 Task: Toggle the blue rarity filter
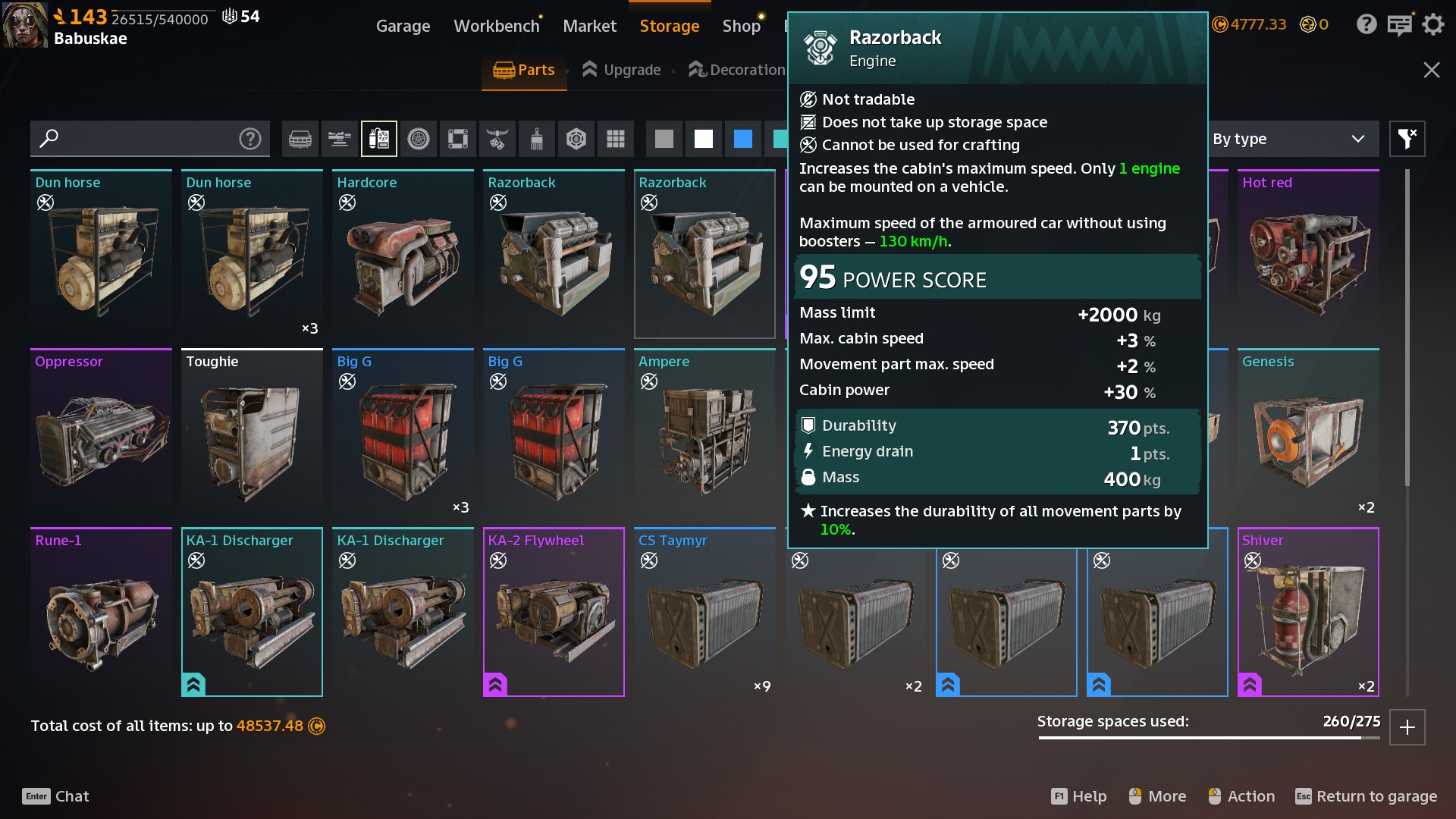pos(743,139)
